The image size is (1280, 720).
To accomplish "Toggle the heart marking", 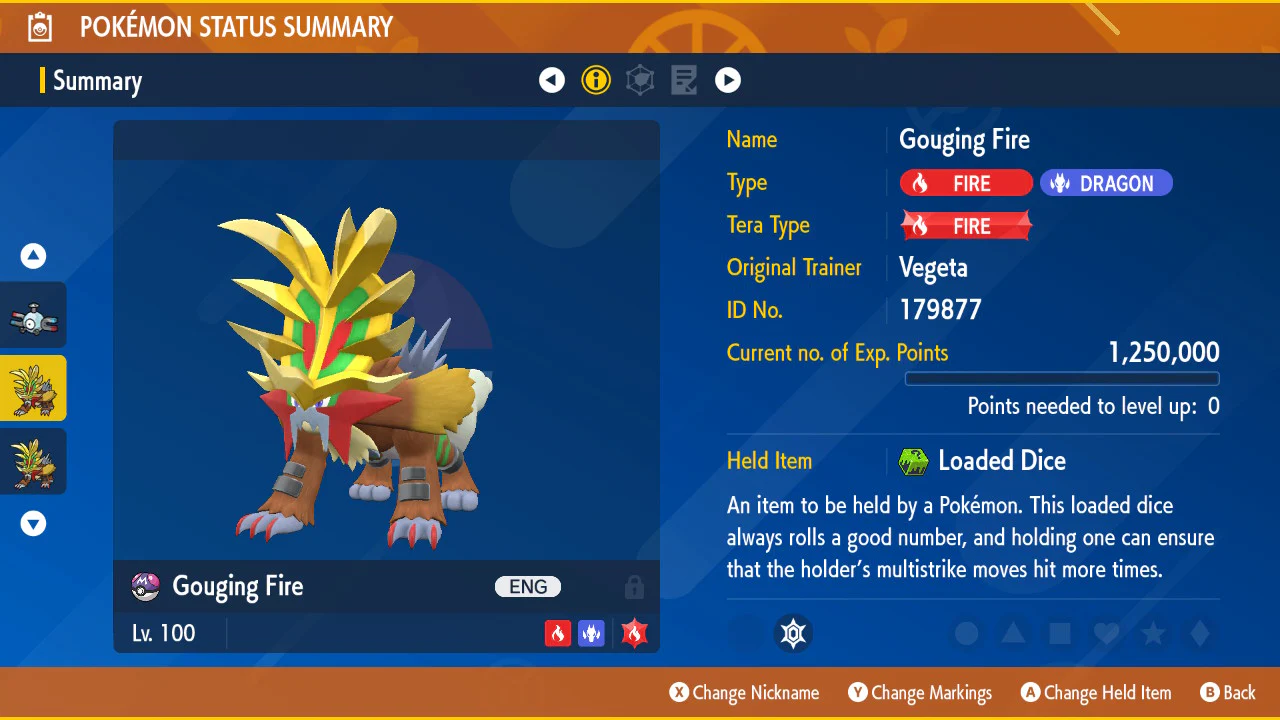I will tap(1106, 633).
